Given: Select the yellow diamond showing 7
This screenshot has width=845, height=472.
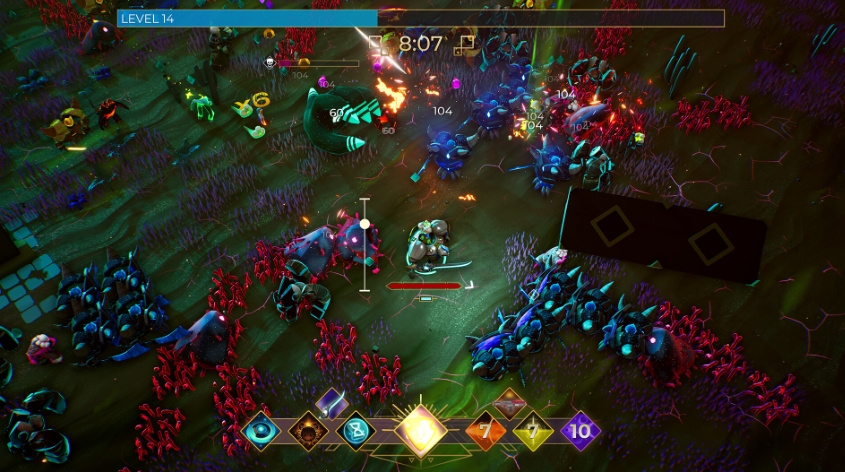Looking at the screenshot, I should pos(533,431).
